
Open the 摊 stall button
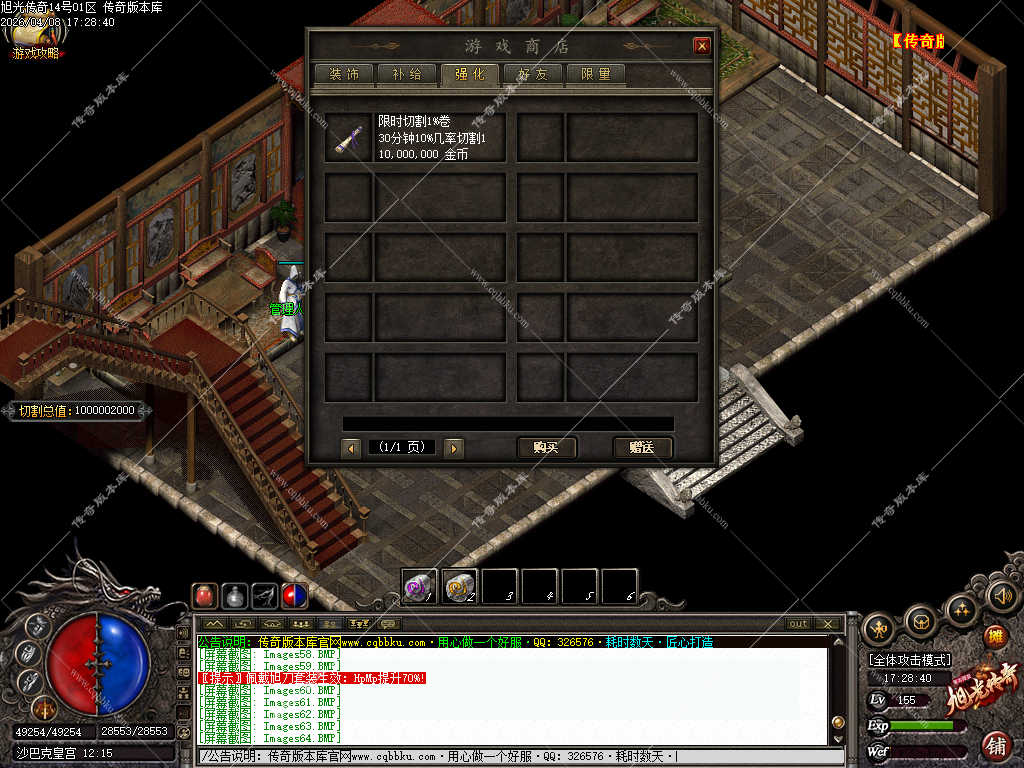pos(995,636)
